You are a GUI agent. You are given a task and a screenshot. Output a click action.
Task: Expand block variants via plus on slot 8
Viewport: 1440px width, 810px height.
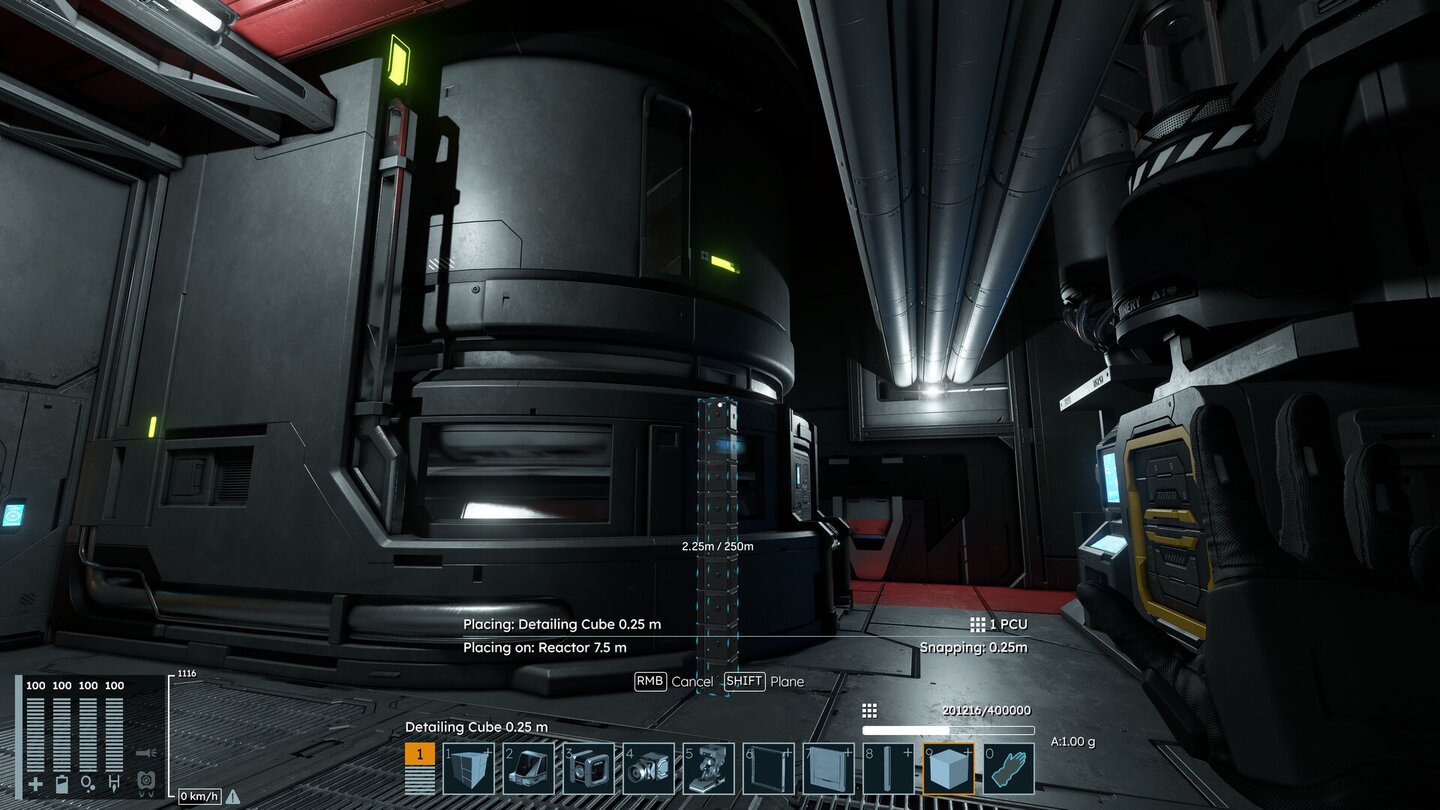tap(906, 753)
